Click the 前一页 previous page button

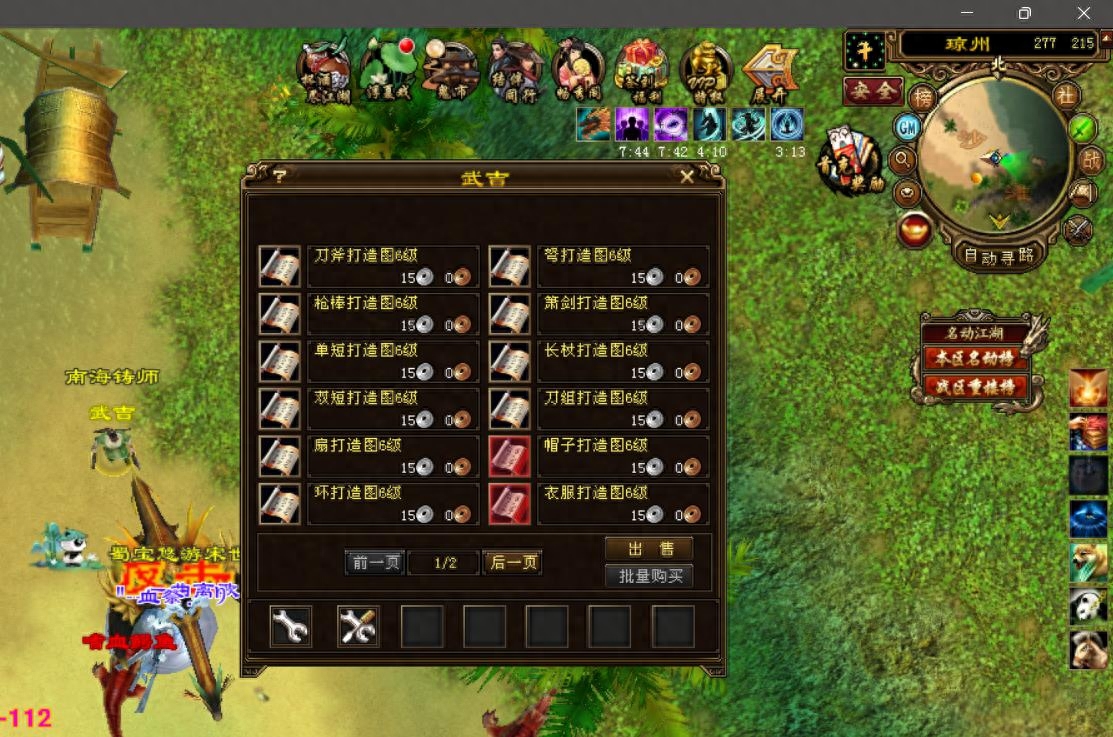point(375,563)
